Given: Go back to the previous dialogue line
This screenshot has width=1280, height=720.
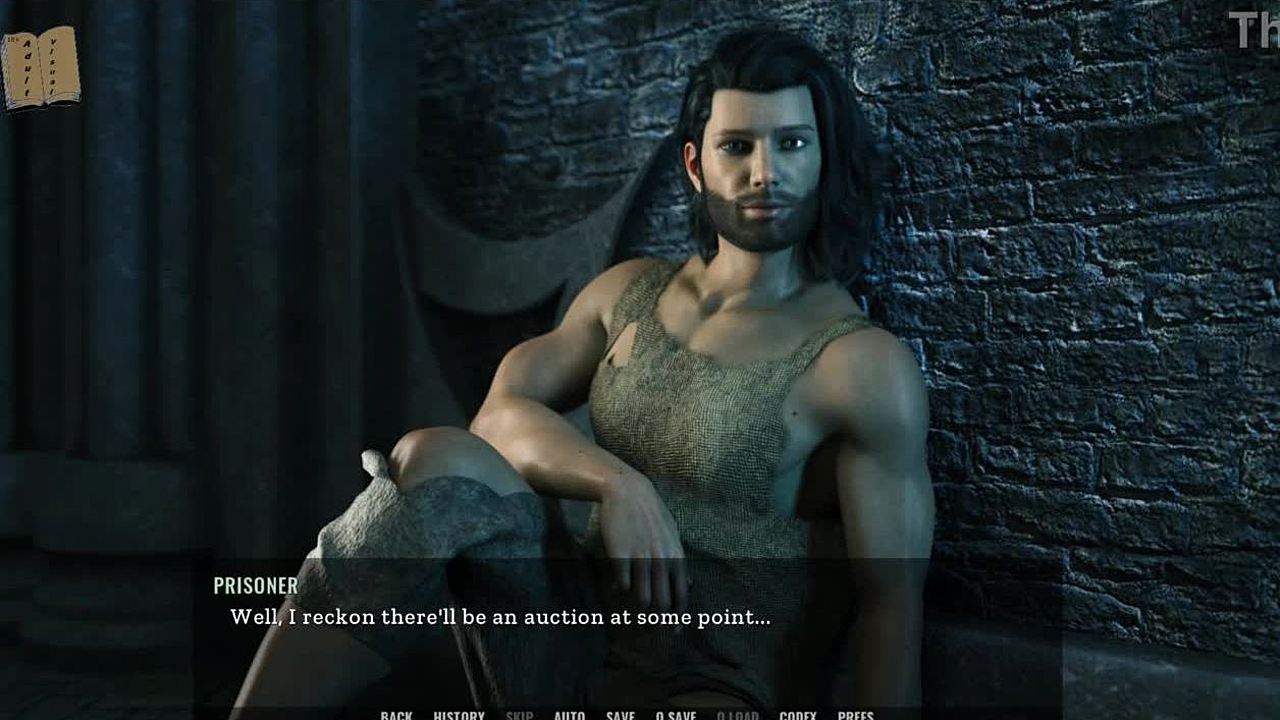Looking at the screenshot, I should coord(396,715).
